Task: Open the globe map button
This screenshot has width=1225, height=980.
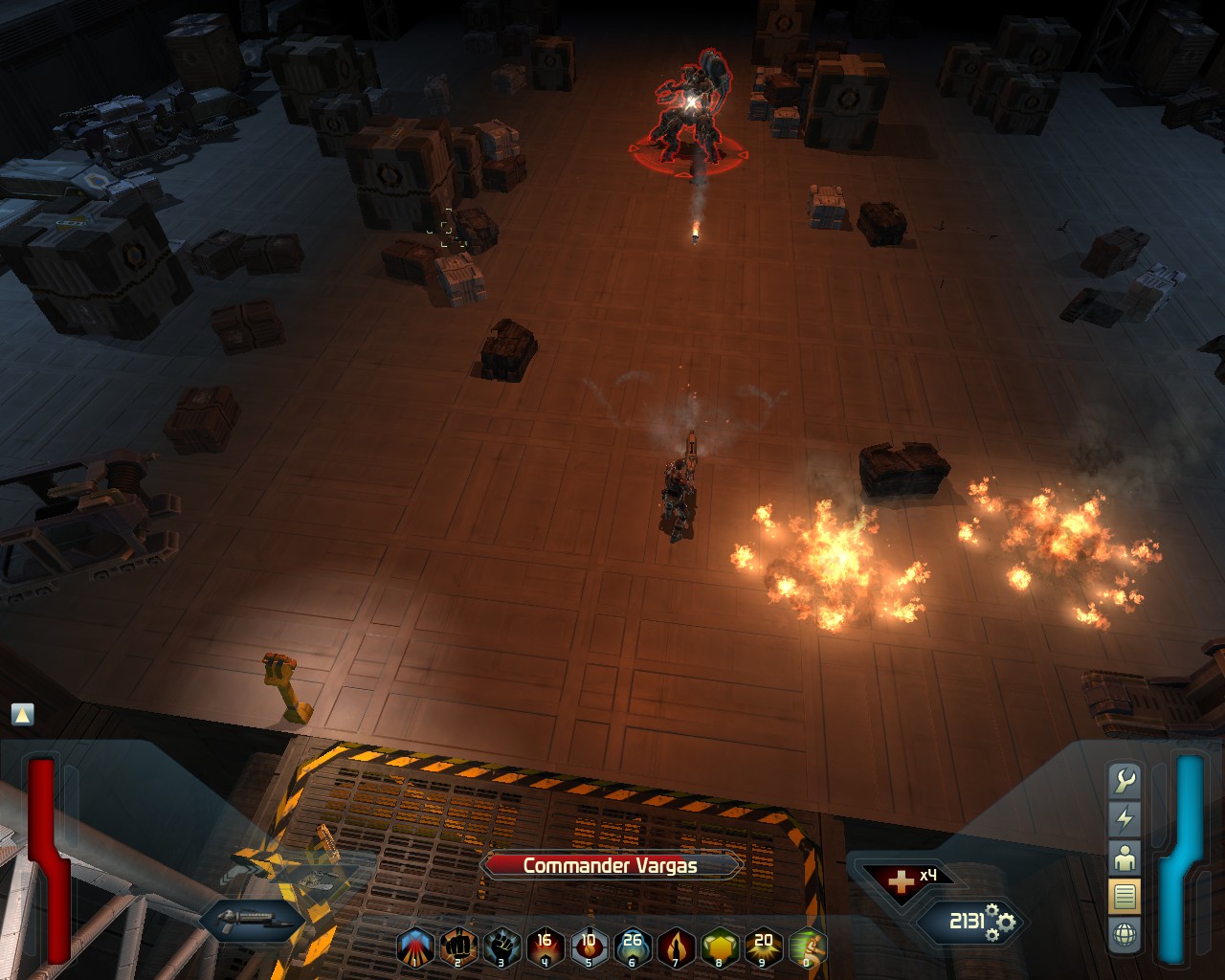Action: [1125, 934]
